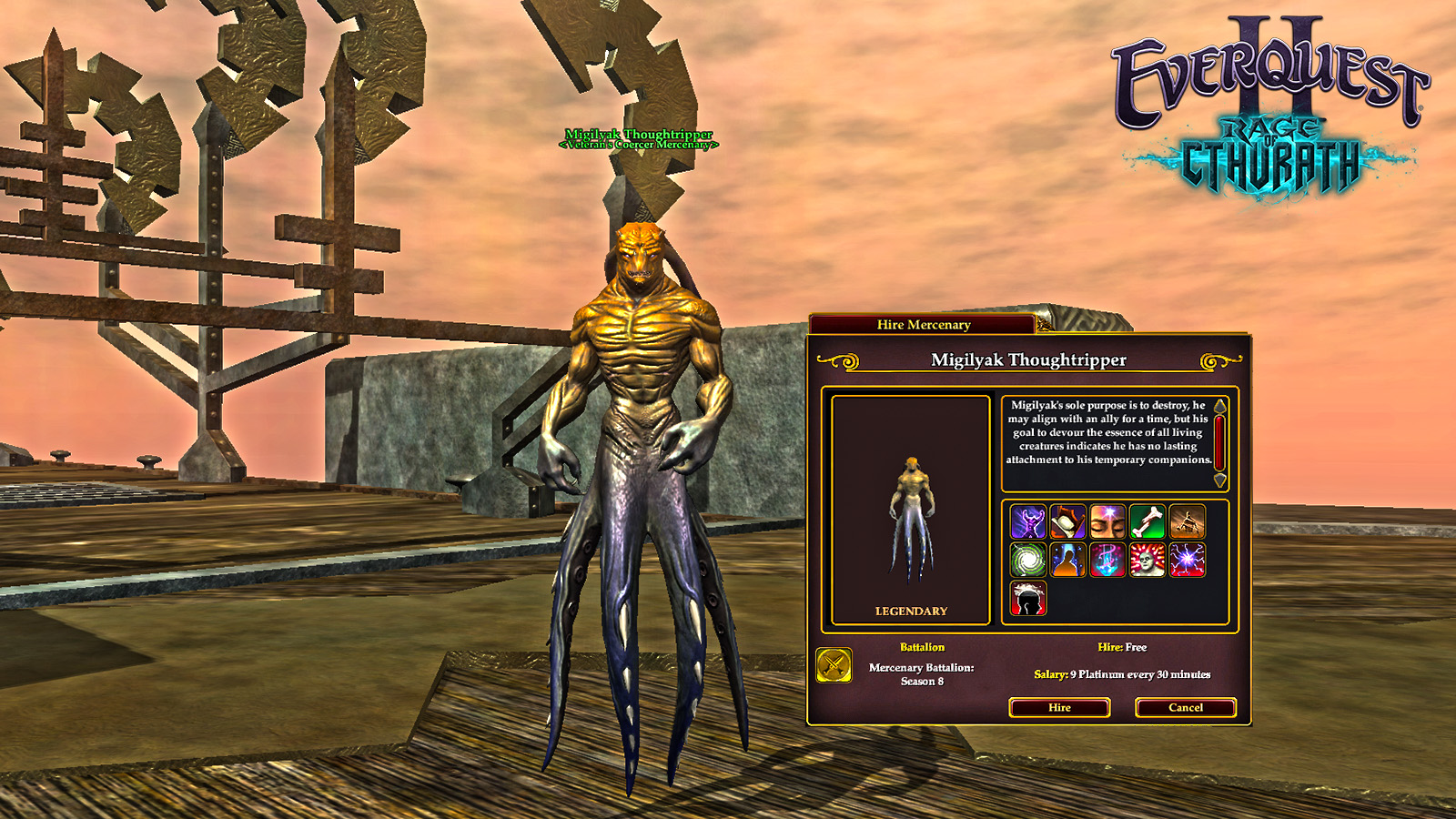The width and height of the screenshot is (1456, 819).
Task: Inspect the purple glowing figure ability
Action: [1028, 522]
